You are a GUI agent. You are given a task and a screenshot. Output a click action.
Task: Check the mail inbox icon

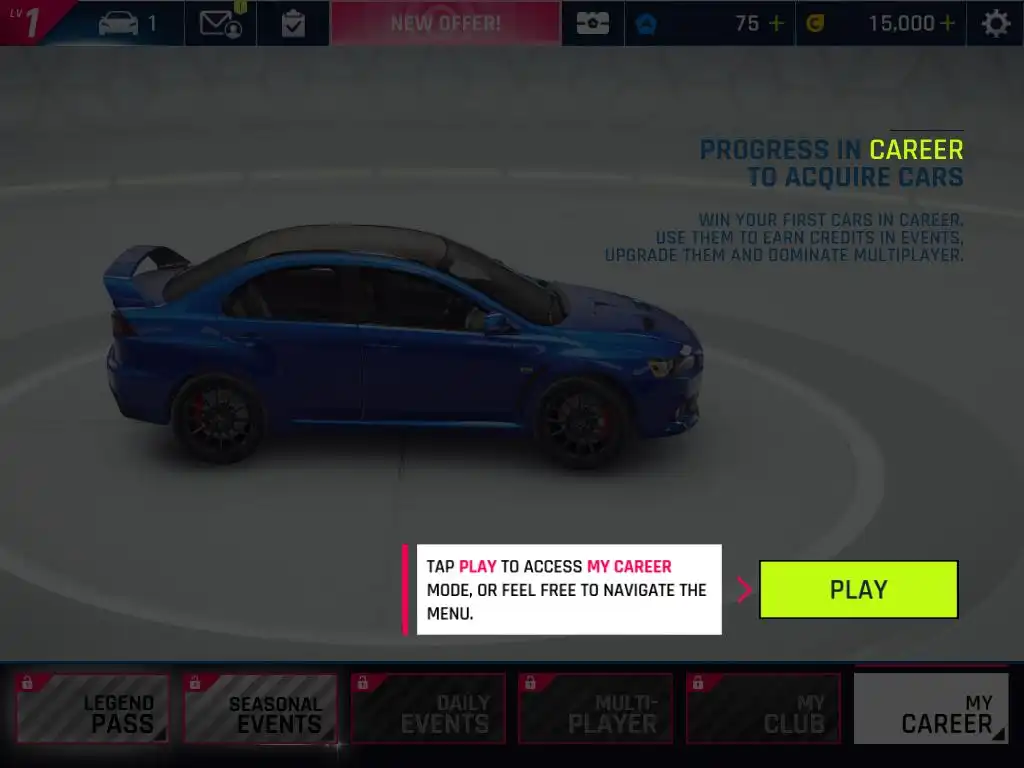point(220,23)
